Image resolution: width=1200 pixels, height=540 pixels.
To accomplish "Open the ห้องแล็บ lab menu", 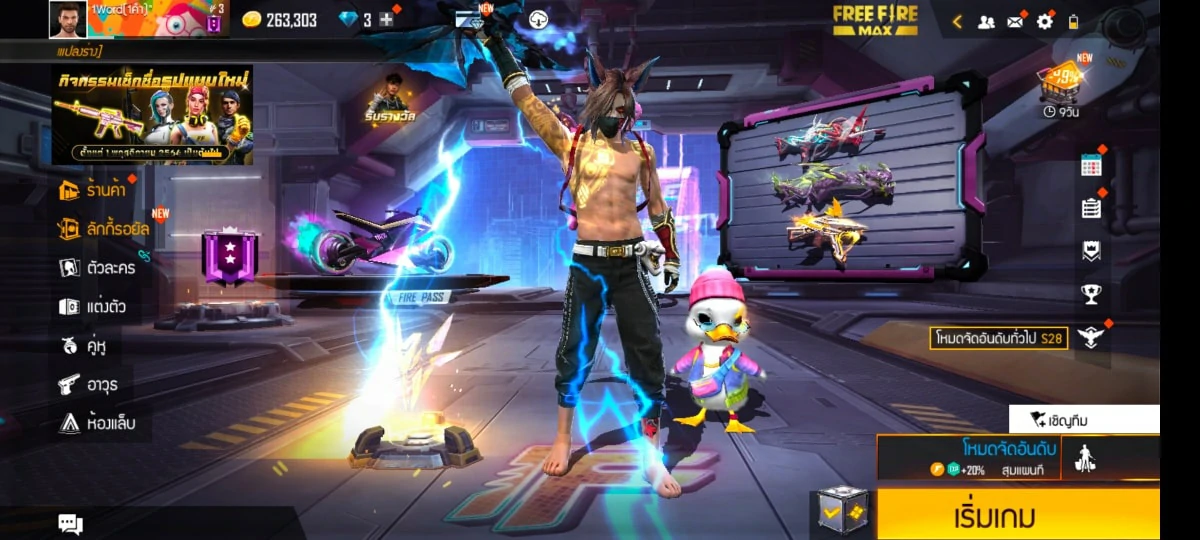I will point(97,423).
